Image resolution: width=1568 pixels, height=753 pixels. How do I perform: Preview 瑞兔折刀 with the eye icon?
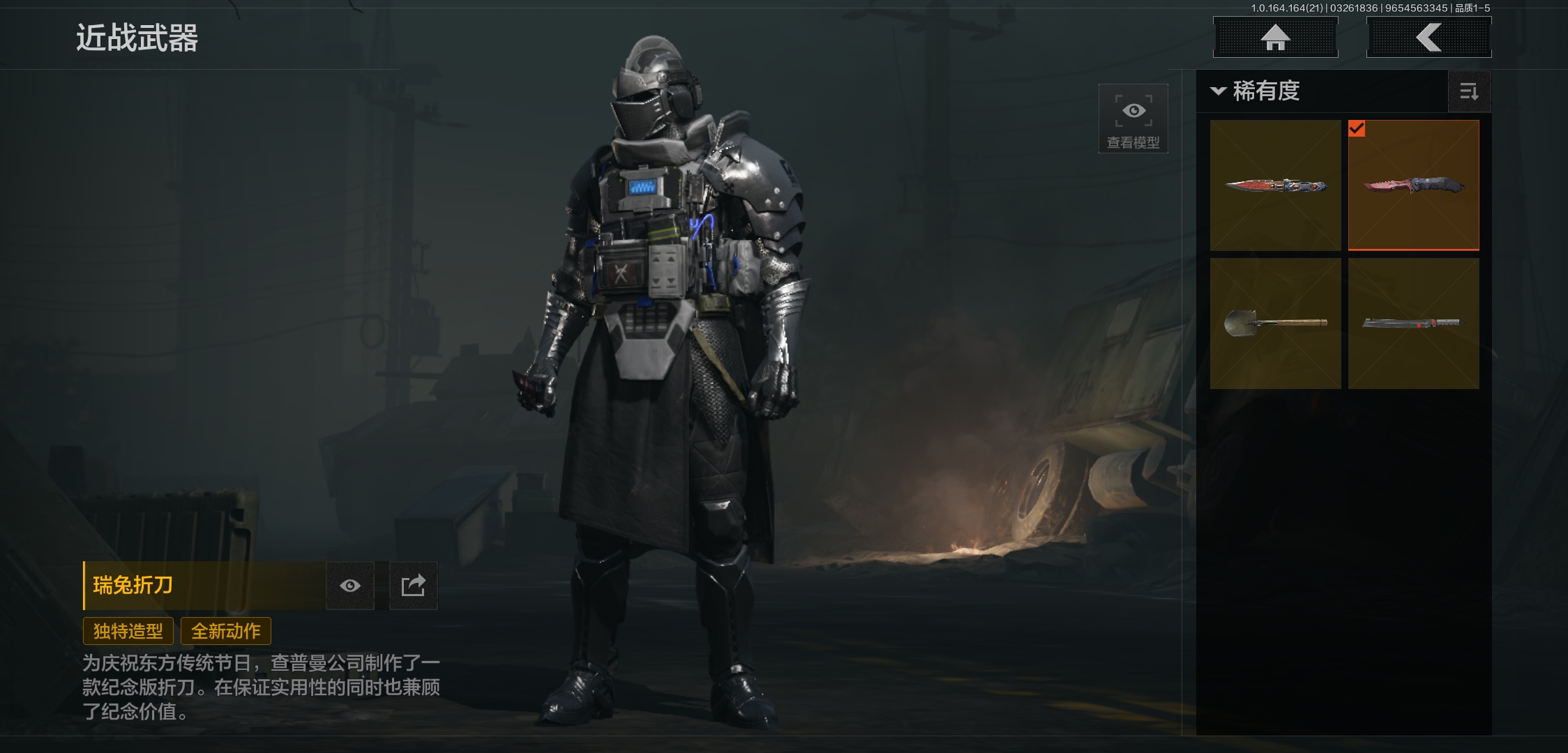click(350, 586)
